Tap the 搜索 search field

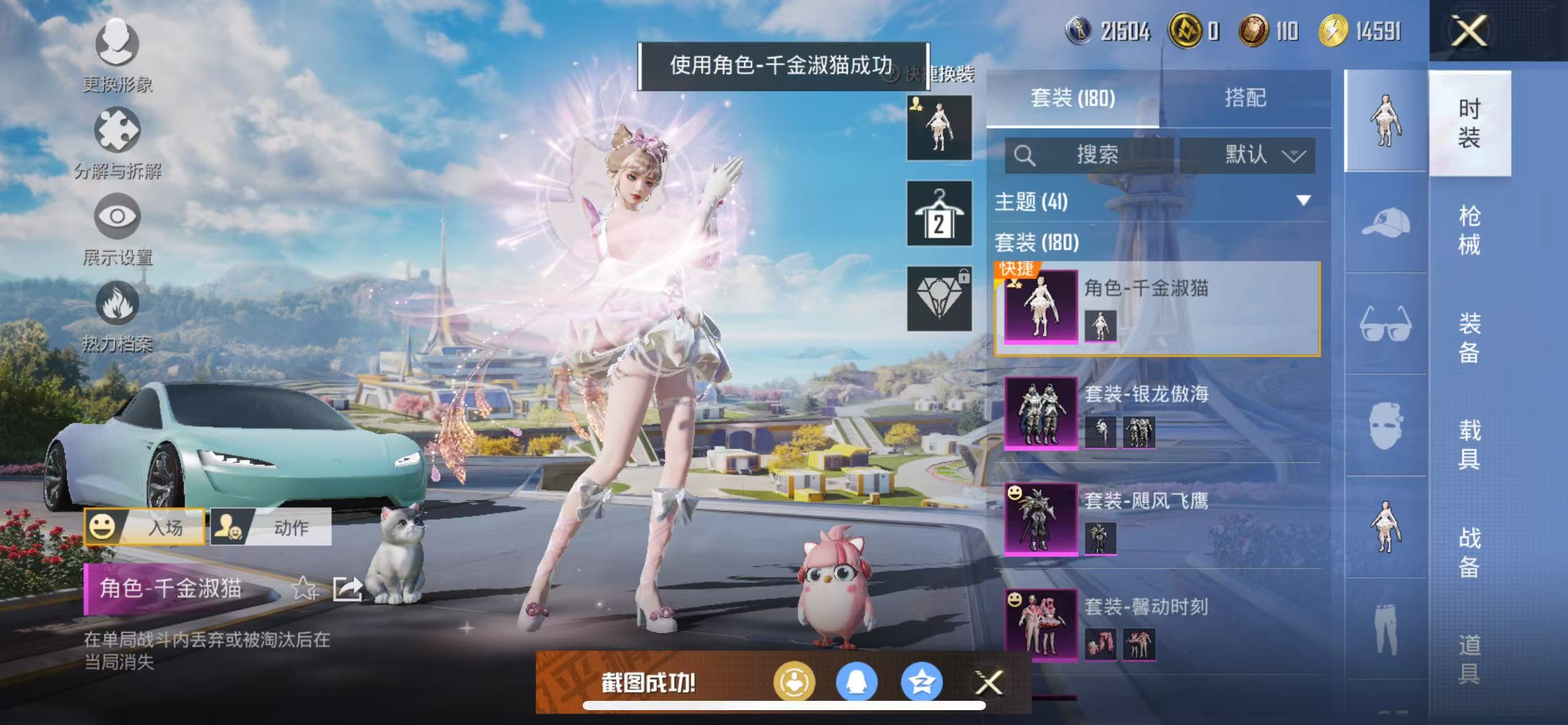pyautogui.click(x=1099, y=156)
